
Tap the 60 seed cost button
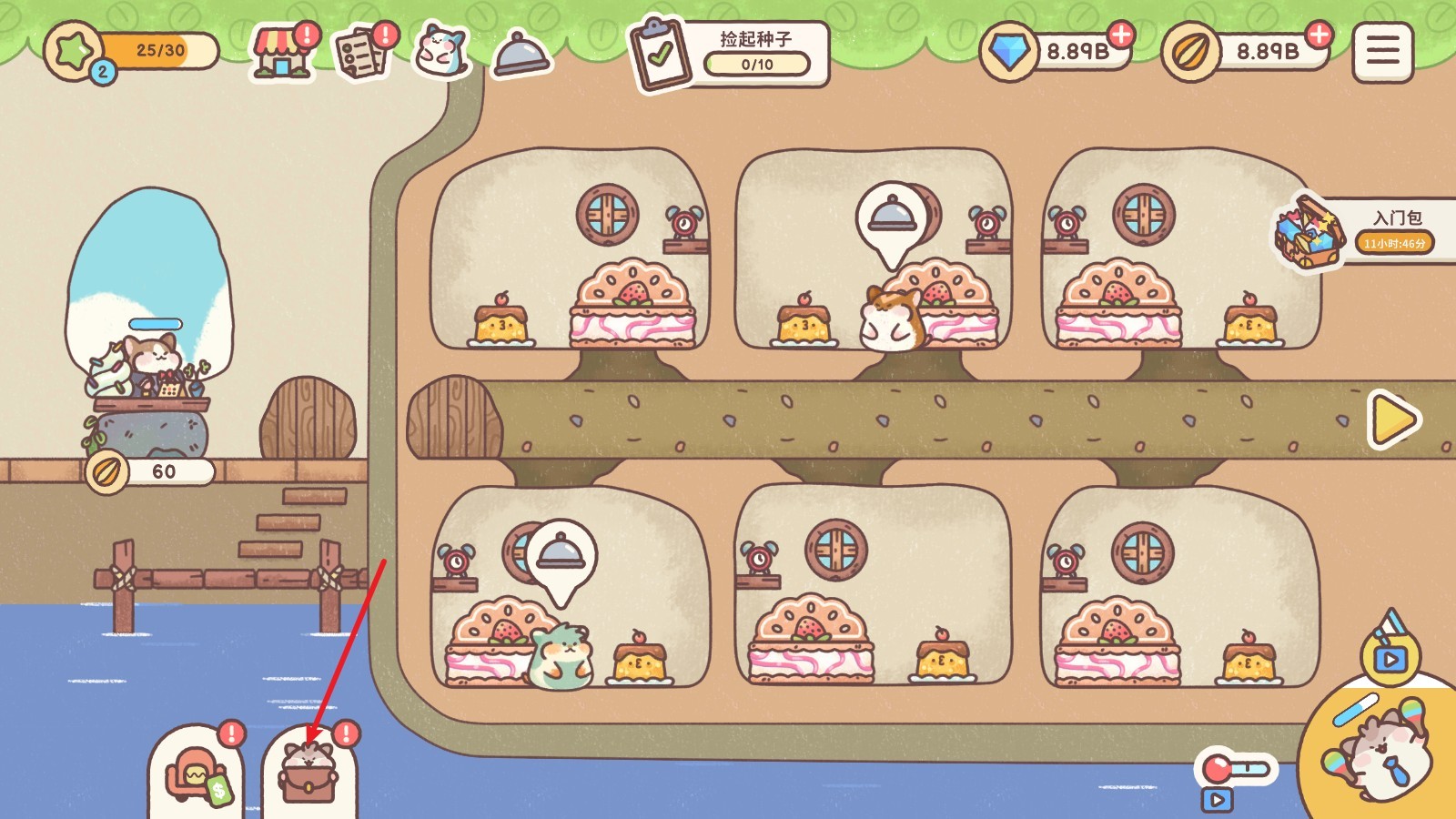coord(151,471)
